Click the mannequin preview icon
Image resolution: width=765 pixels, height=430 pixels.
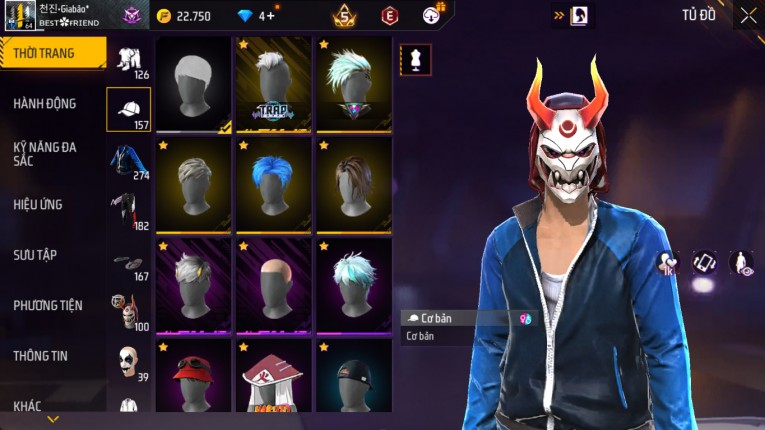(x=416, y=59)
